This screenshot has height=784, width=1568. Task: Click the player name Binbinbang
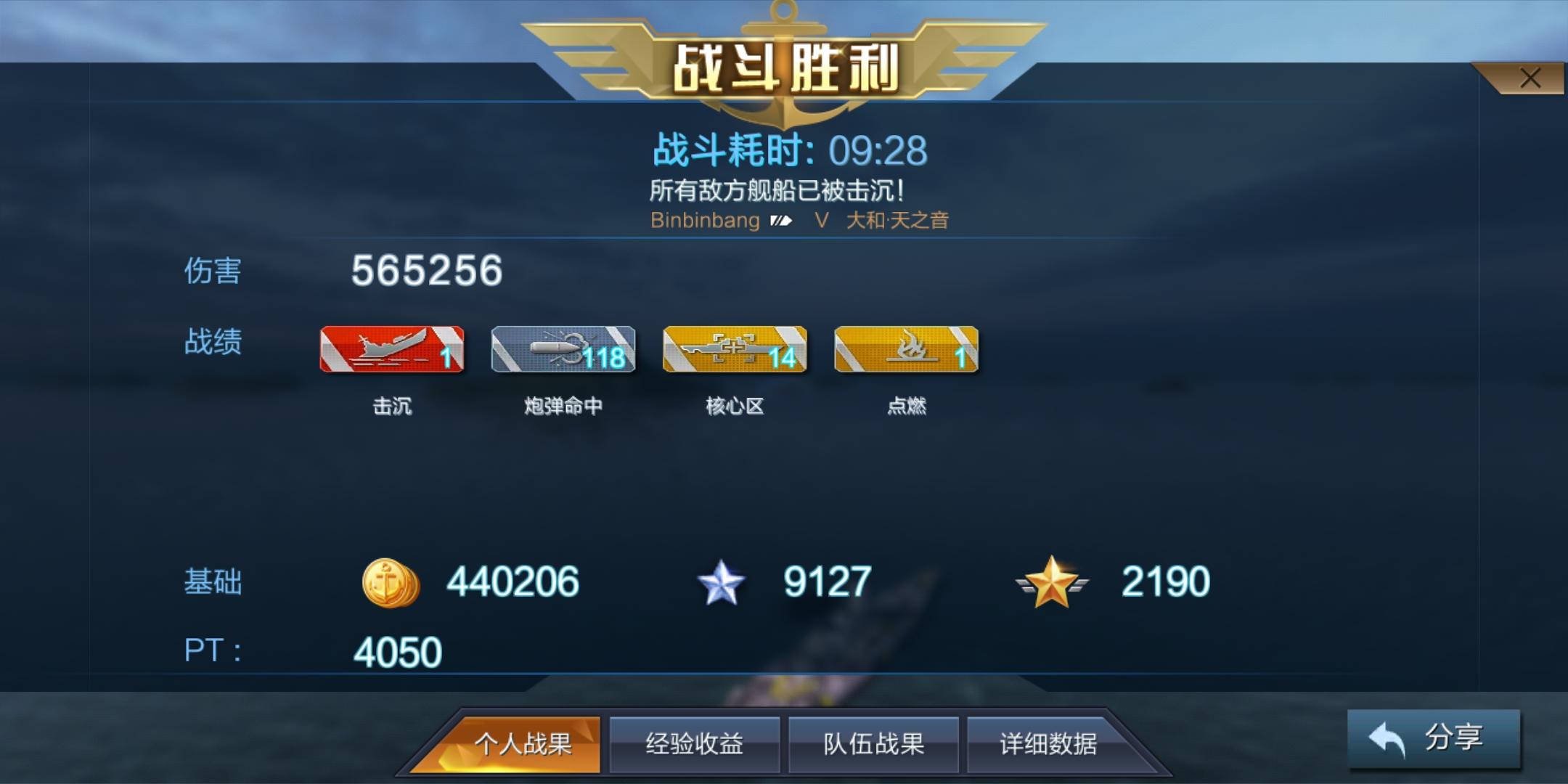pos(706,220)
